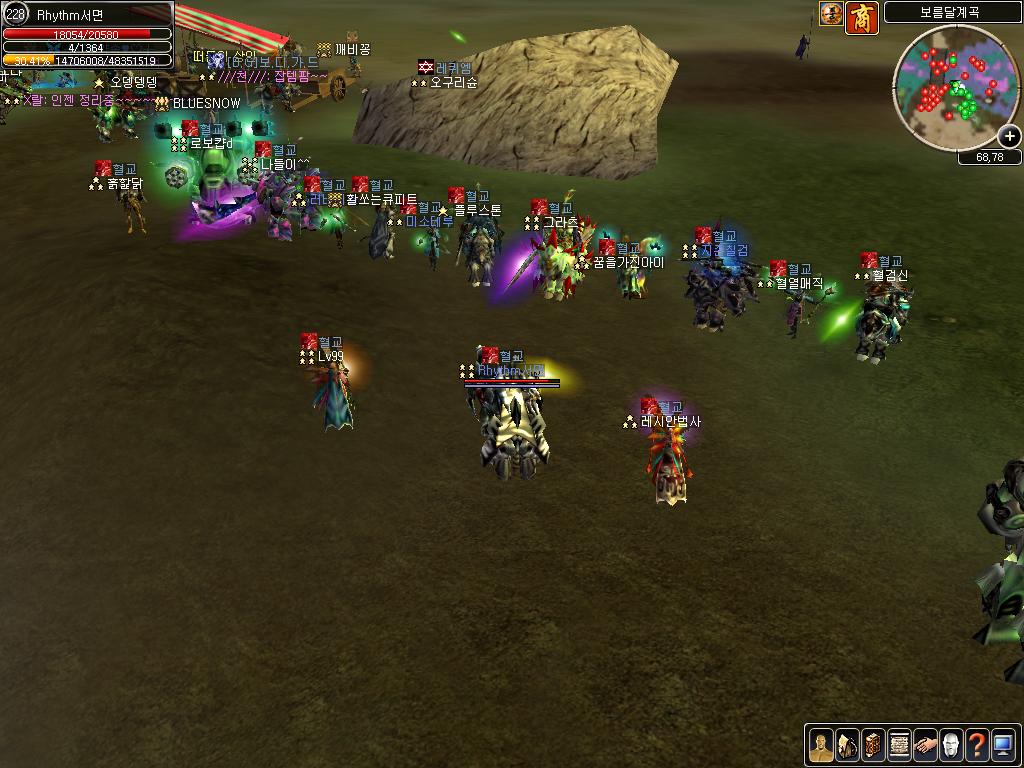
Task: Click the red merchant character button
Action: (862, 17)
